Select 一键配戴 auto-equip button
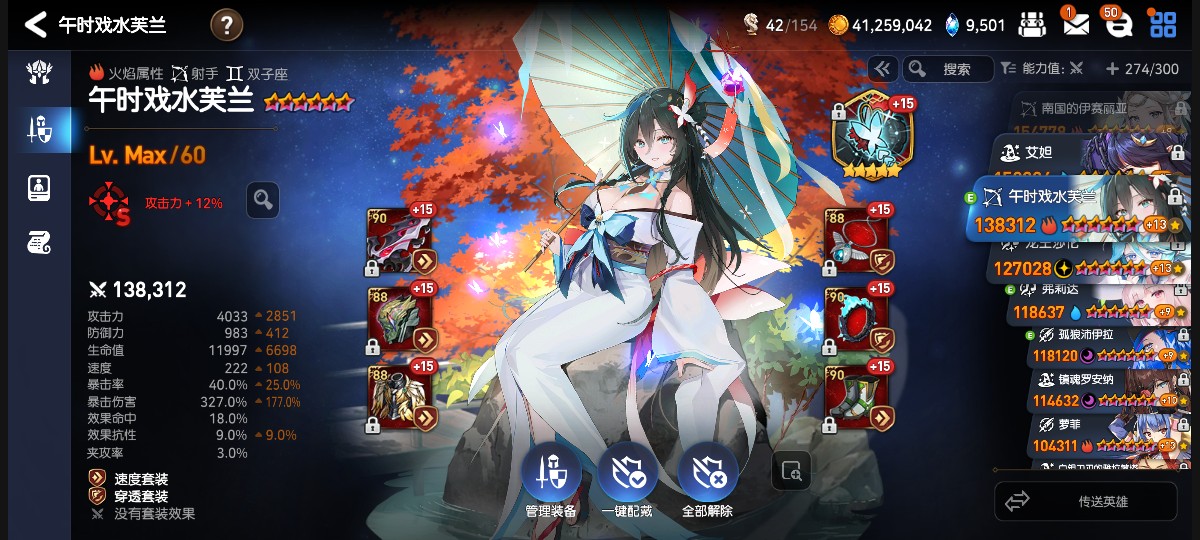This screenshot has width=1200, height=540. point(627,482)
